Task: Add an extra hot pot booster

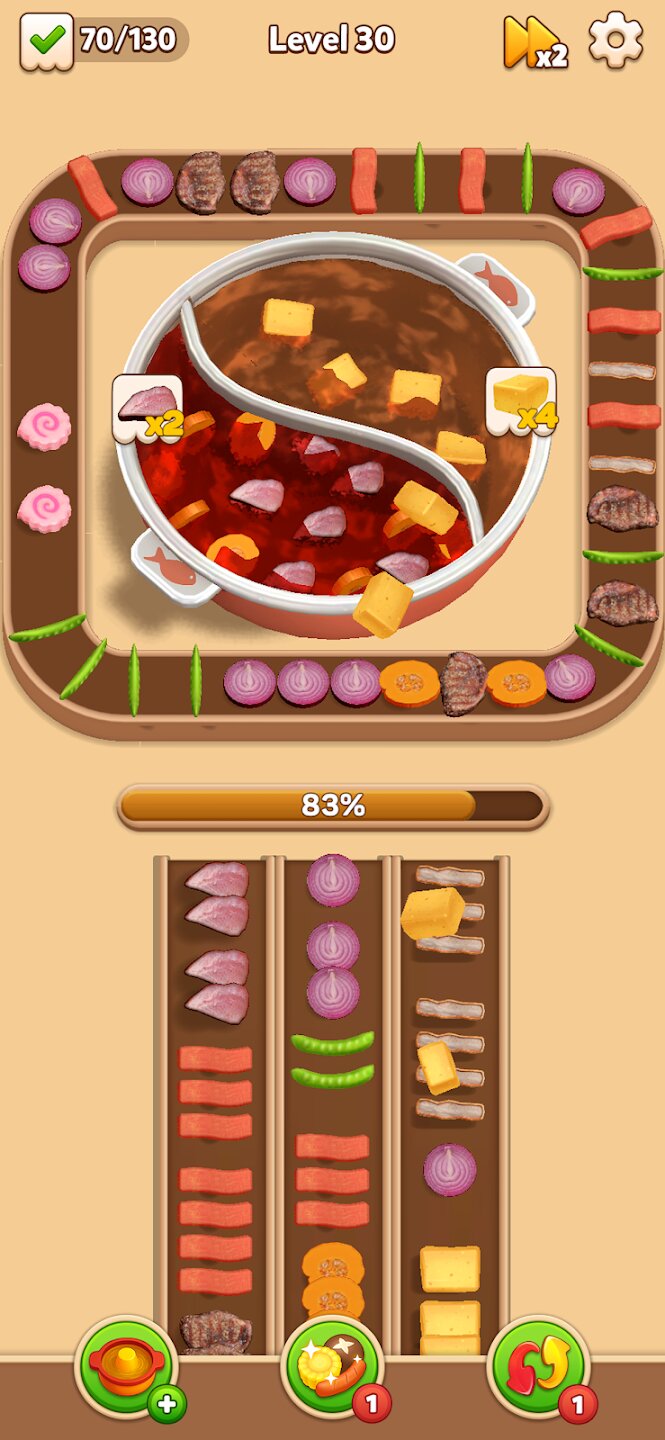Action: click(127, 1366)
